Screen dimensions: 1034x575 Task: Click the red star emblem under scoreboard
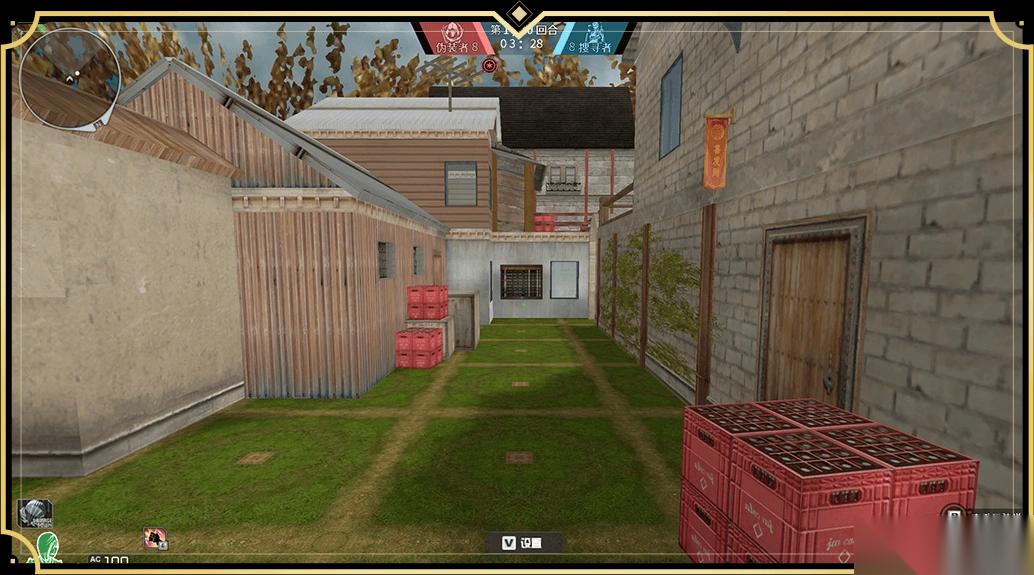[x=489, y=65]
